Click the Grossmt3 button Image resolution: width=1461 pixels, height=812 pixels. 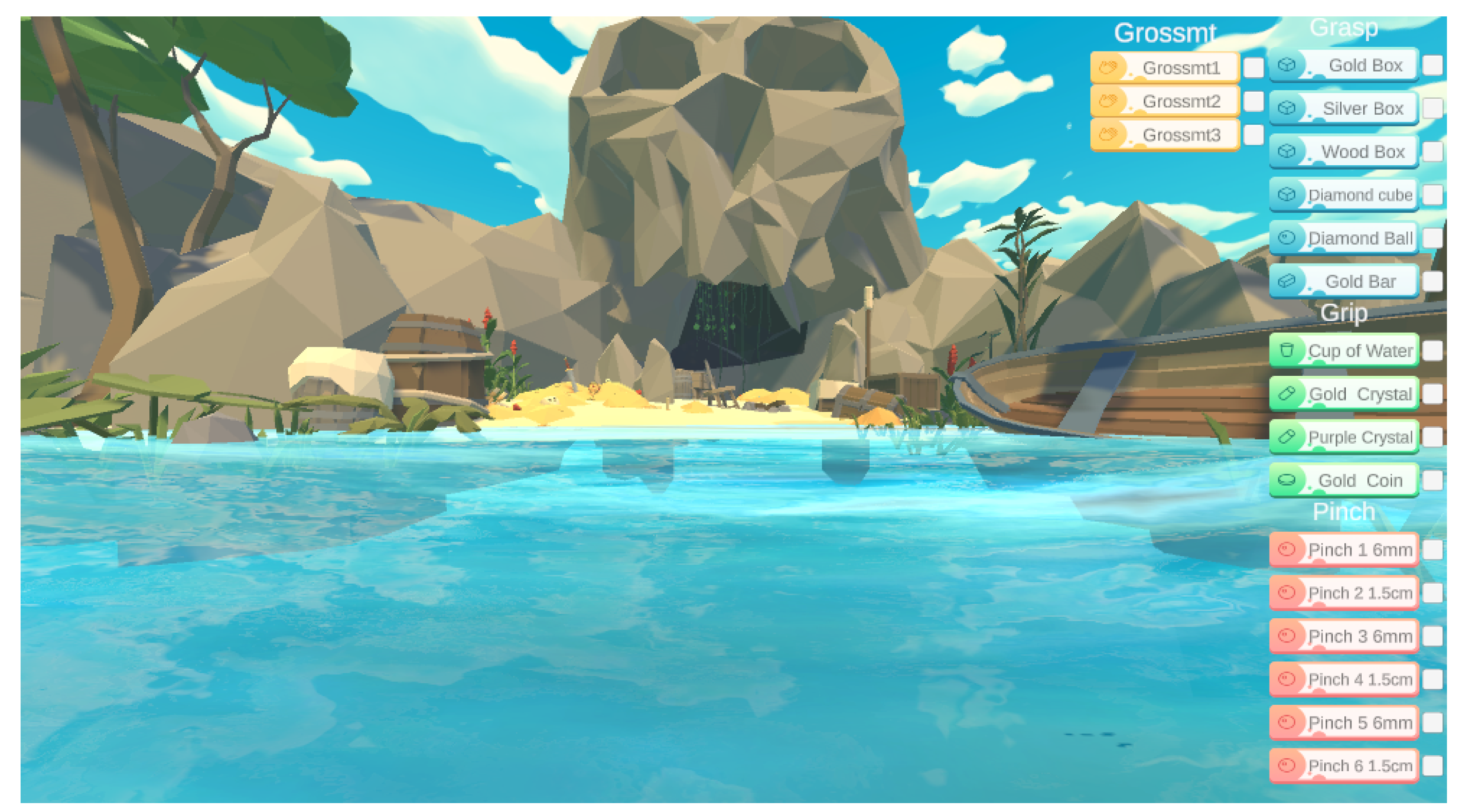click(x=1165, y=135)
